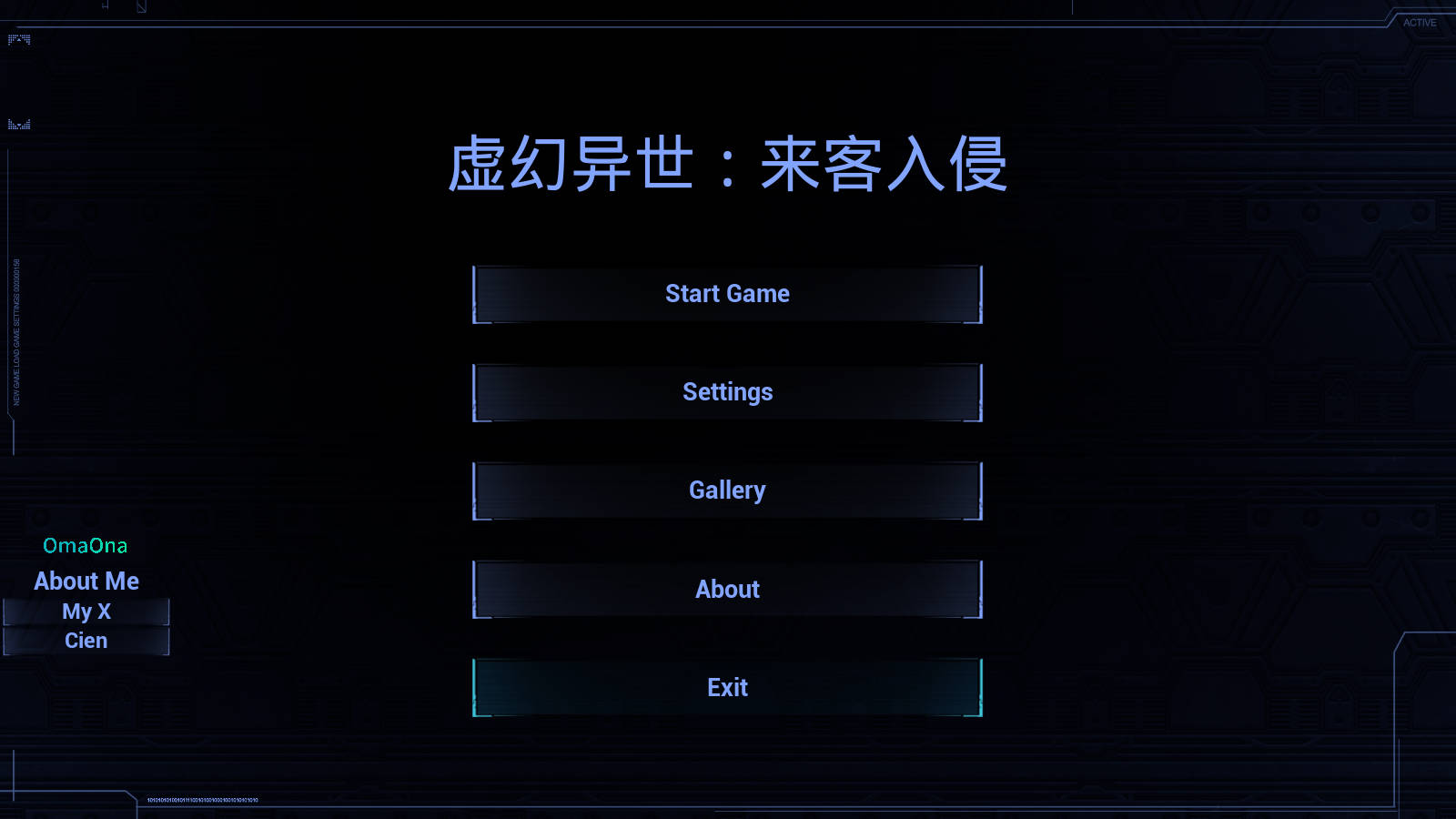Toggle the speaker icon at the top edge
Image resolution: width=1456 pixels, height=819 pixels.
point(105,6)
